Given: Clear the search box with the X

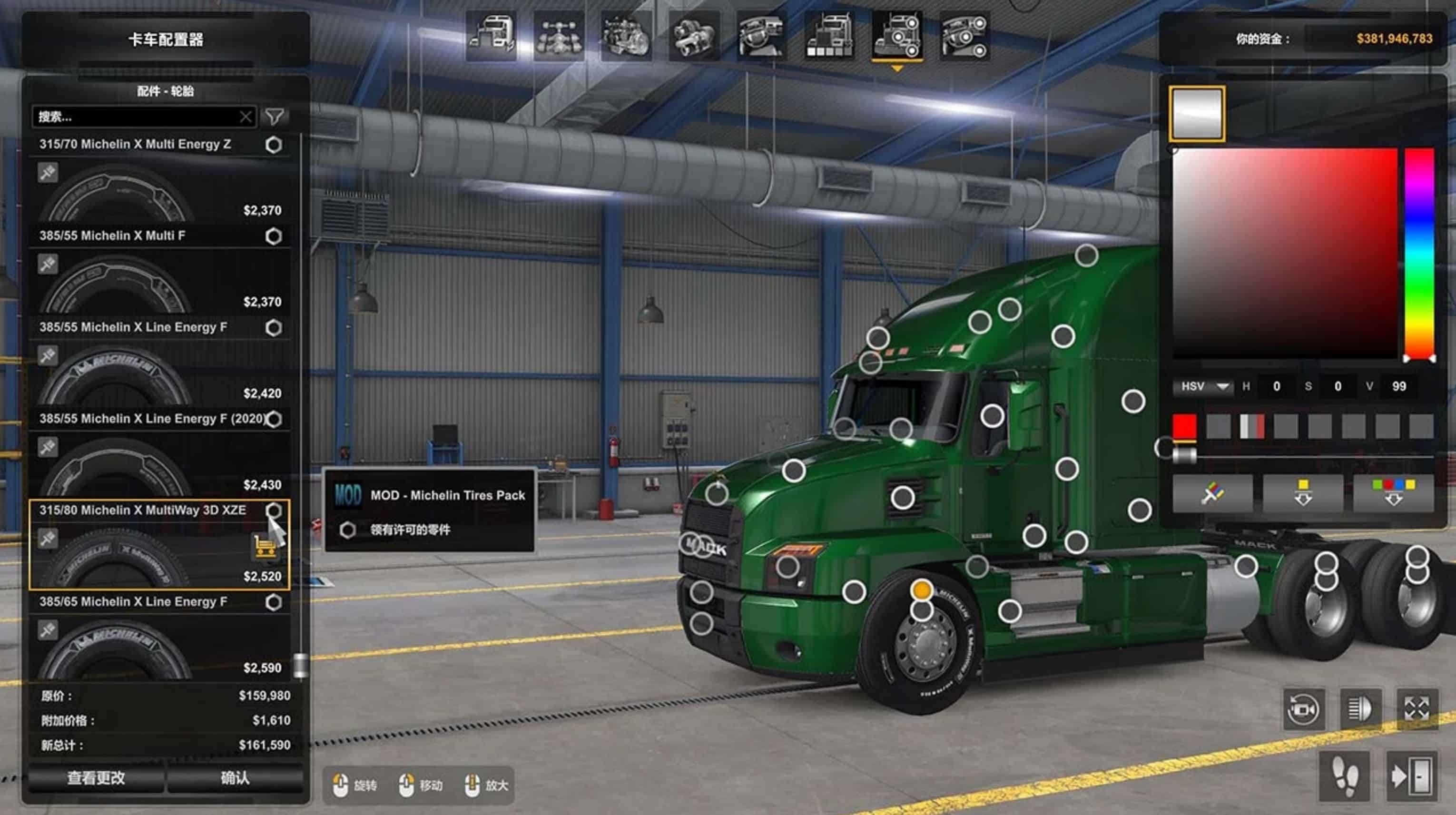Looking at the screenshot, I should [246, 117].
